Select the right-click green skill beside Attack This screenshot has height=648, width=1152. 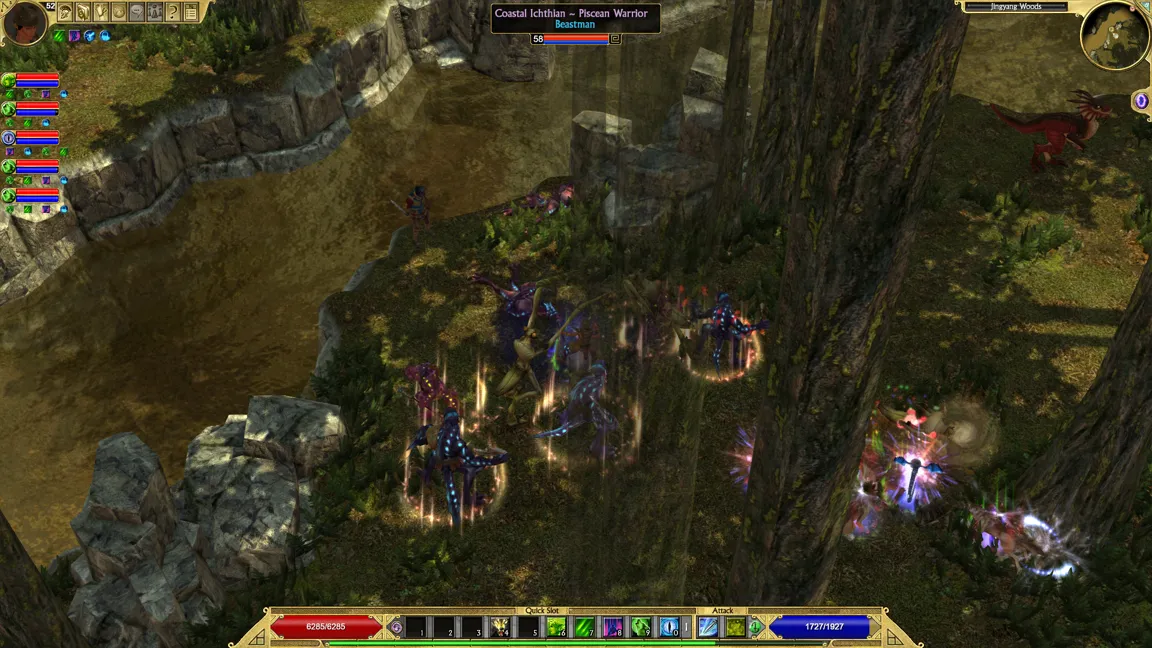pyautogui.click(x=735, y=627)
